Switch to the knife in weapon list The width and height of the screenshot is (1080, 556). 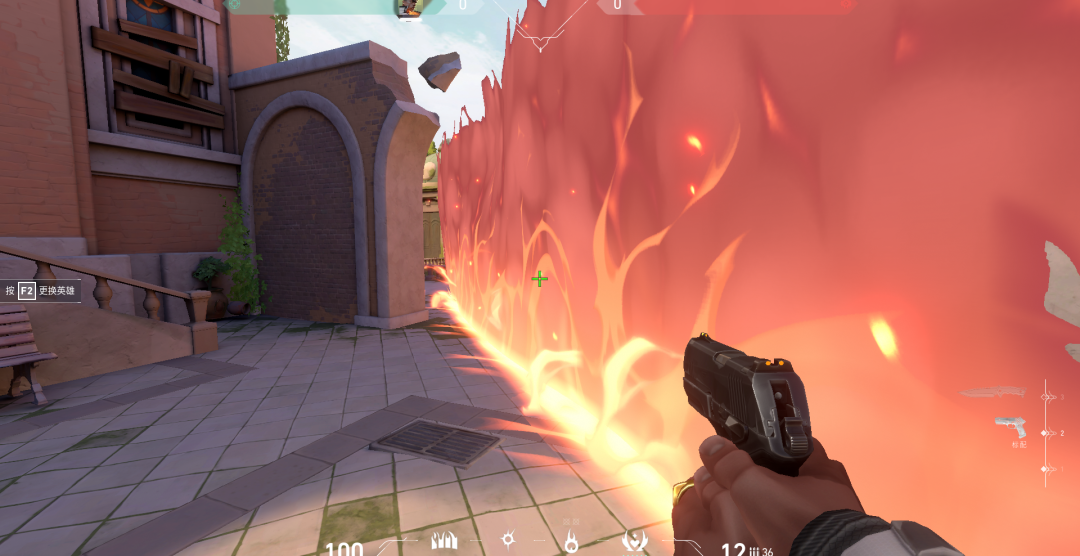pos(993,393)
